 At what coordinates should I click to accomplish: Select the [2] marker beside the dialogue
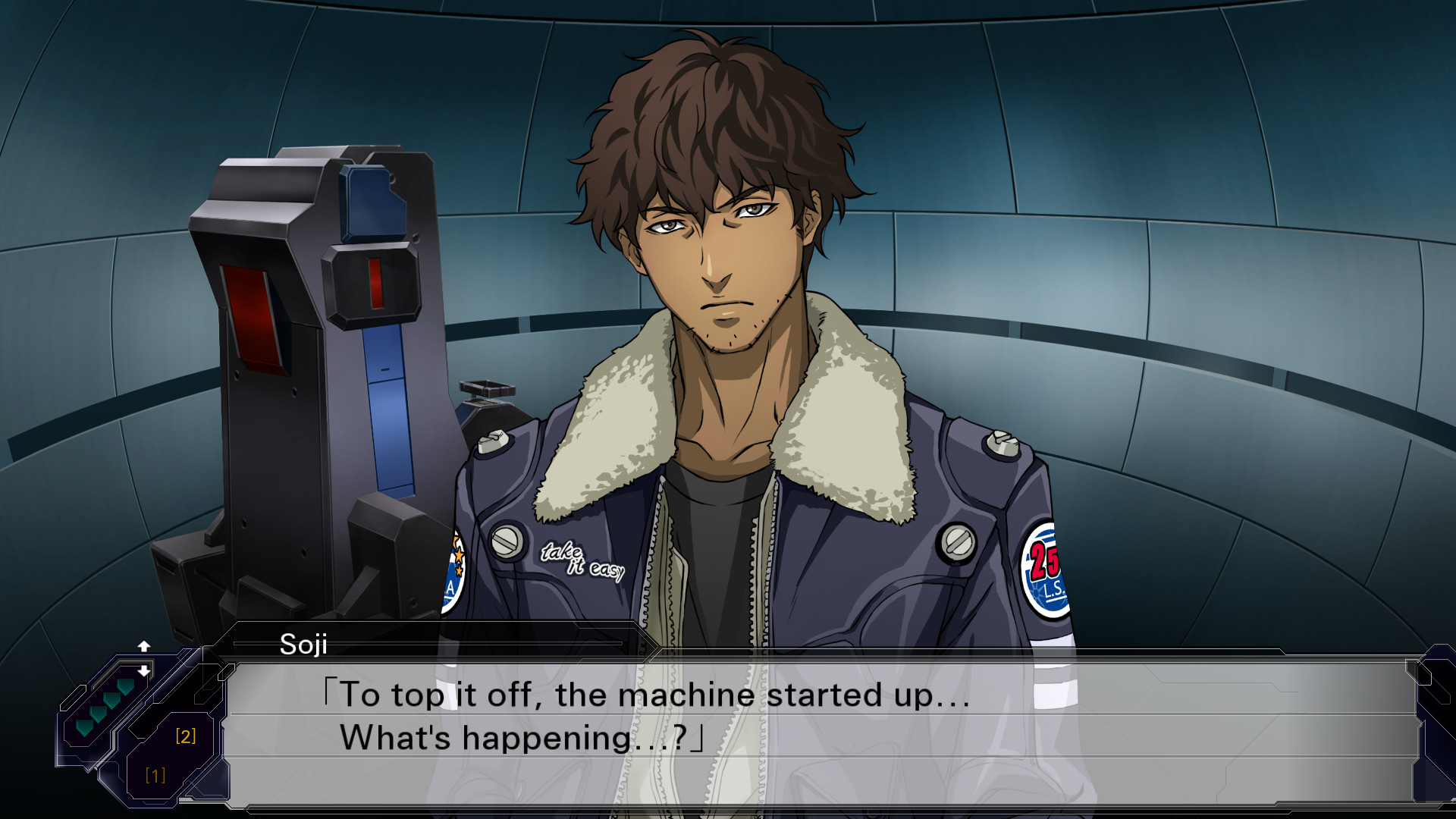[x=186, y=736]
